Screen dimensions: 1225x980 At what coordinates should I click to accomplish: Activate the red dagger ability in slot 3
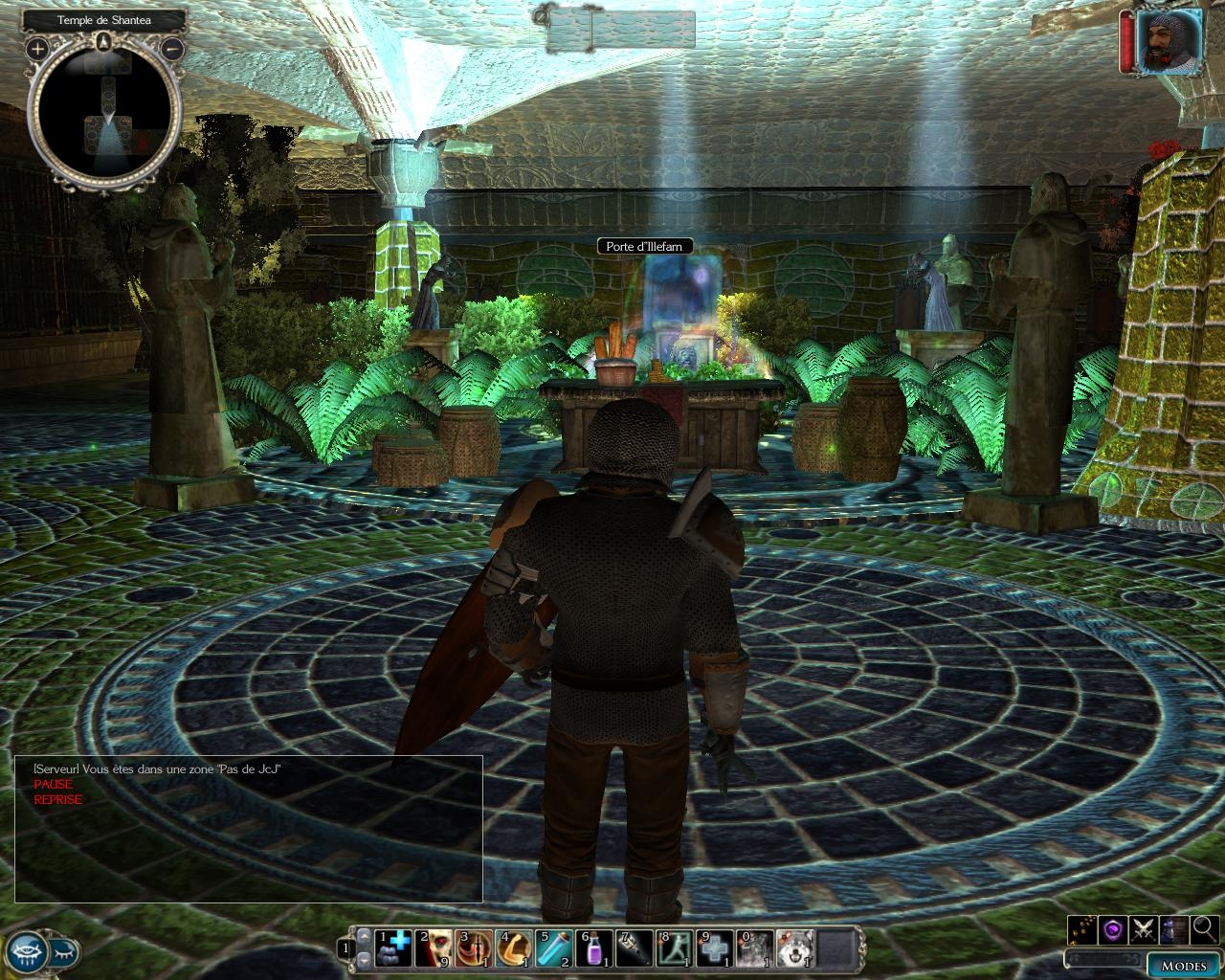point(474,949)
